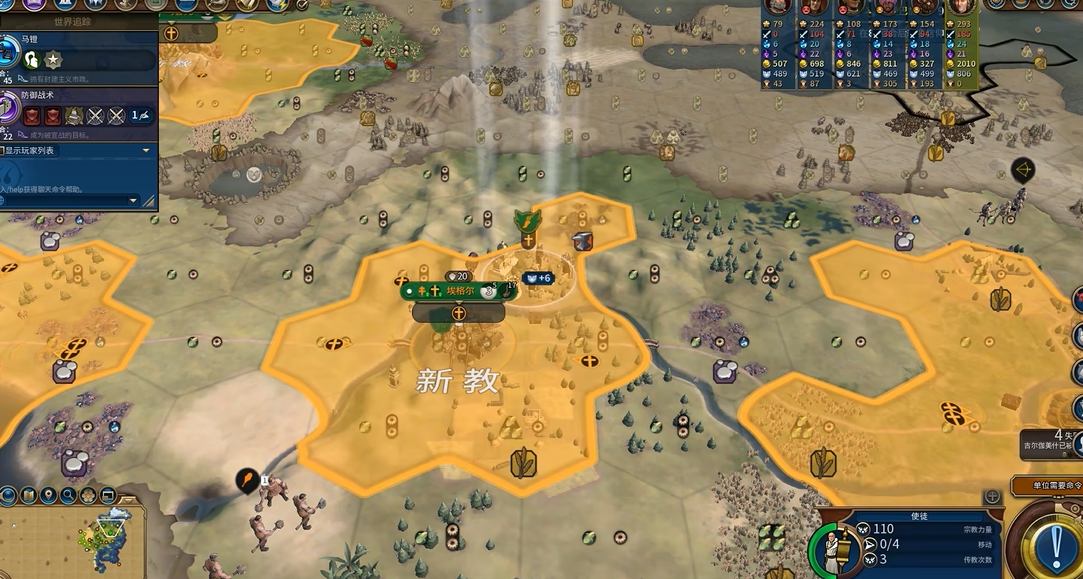Open the map lens book button

(28, 495)
